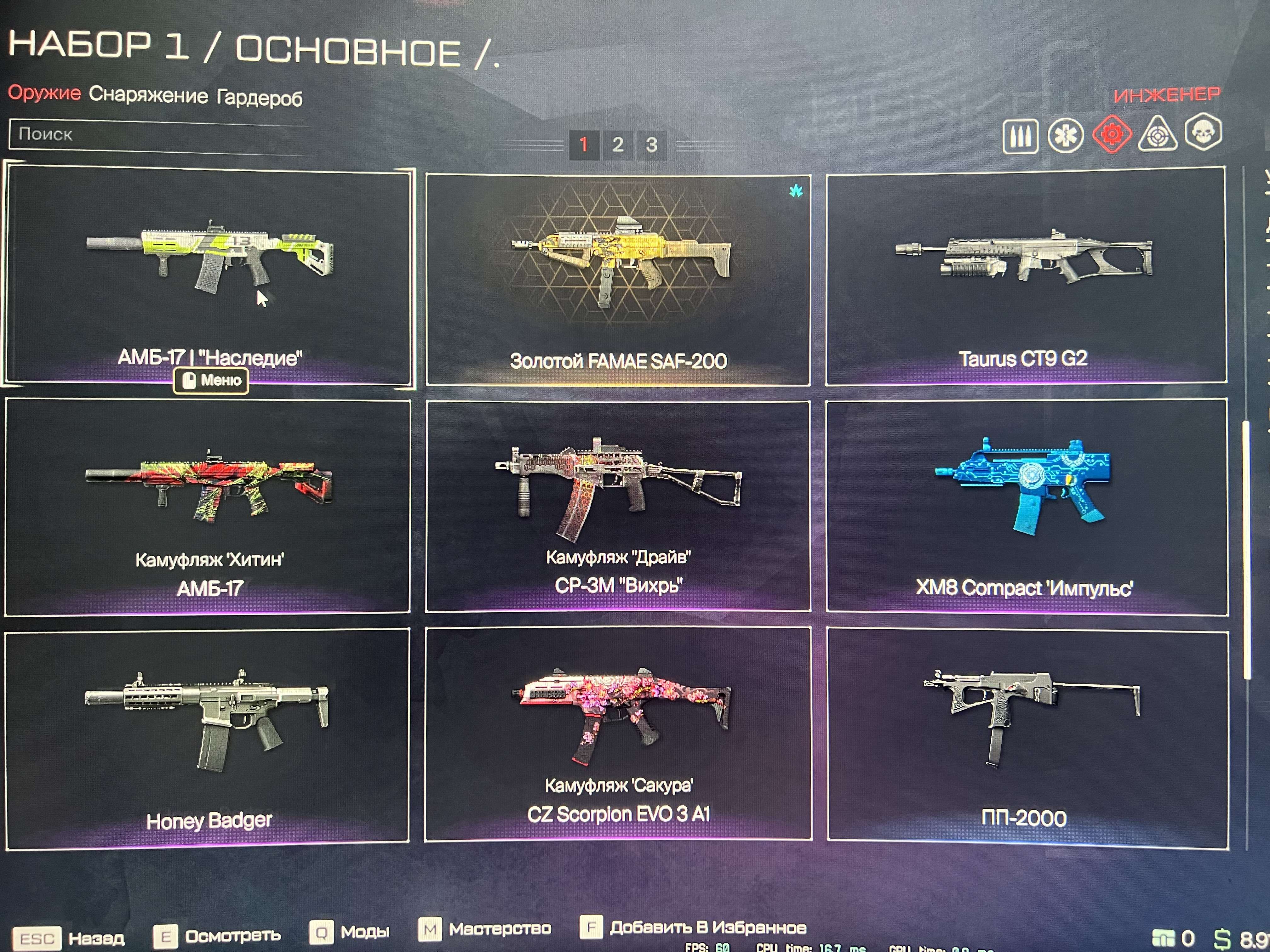The height and width of the screenshot is (952, 1270).
Task: Click the dollar currency icon in the status bar
Action: (x=1222, y=939)
